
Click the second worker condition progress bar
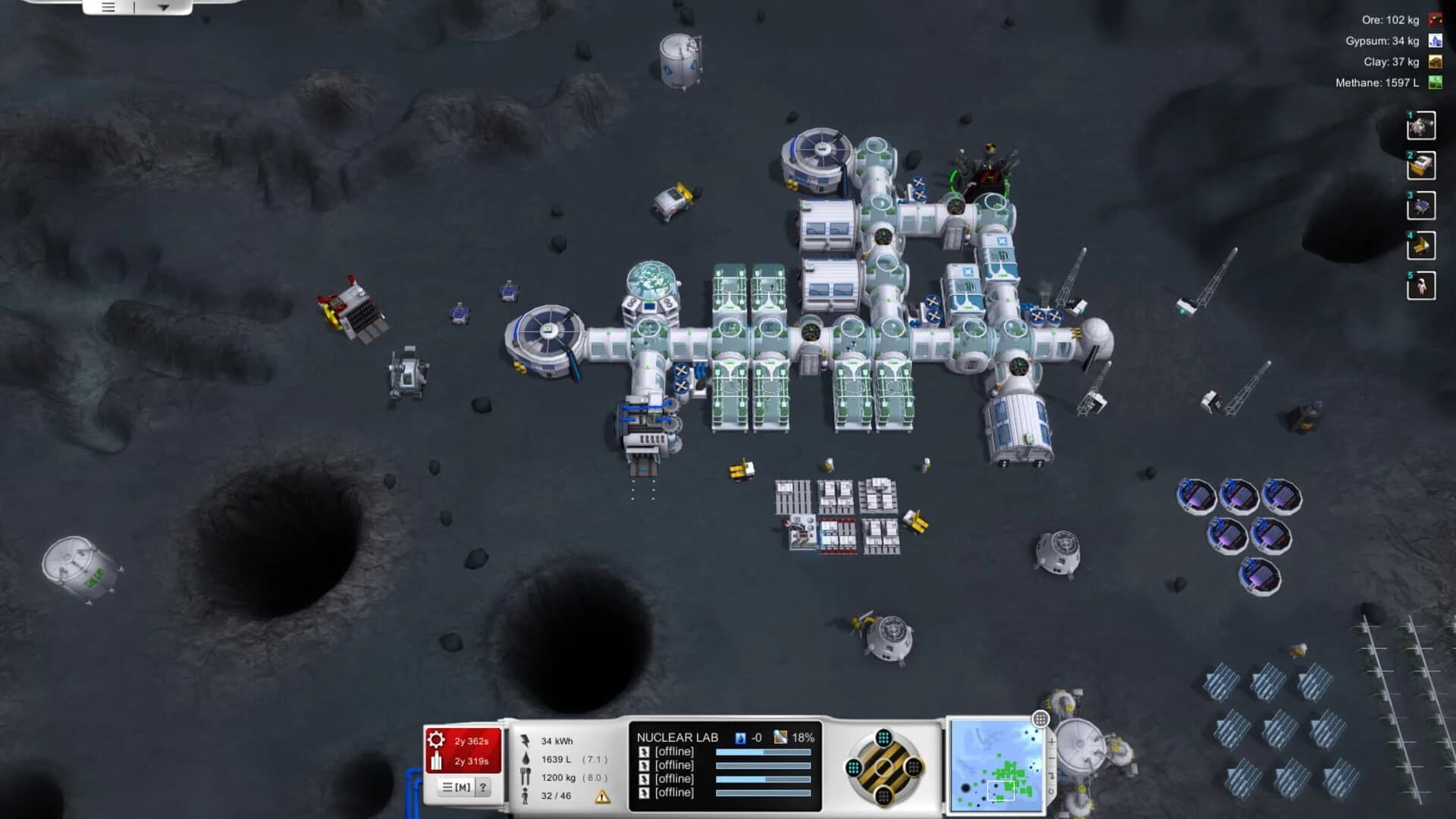(x=762, y=766)
